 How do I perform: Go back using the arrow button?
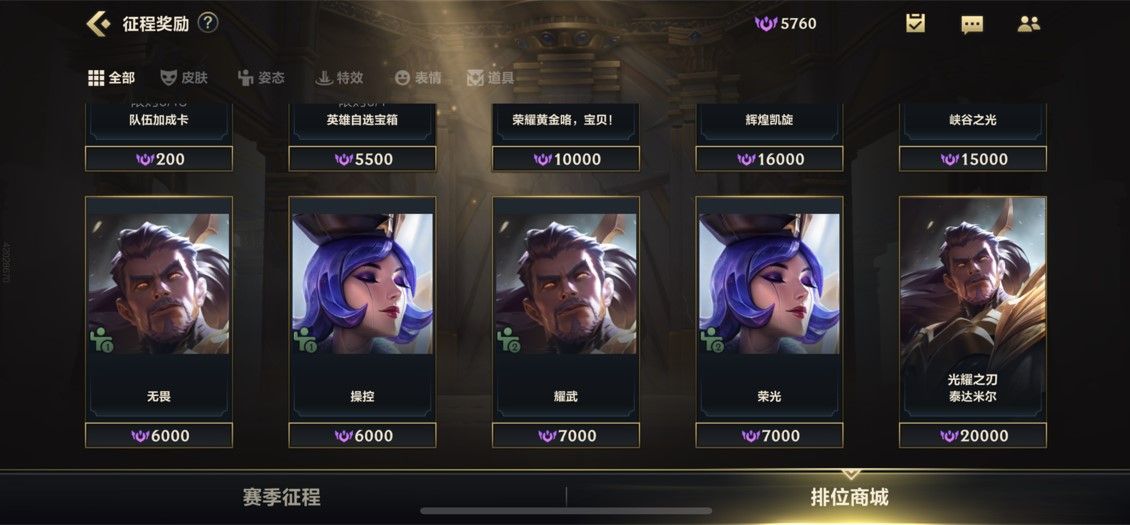(x=98, y=23)
